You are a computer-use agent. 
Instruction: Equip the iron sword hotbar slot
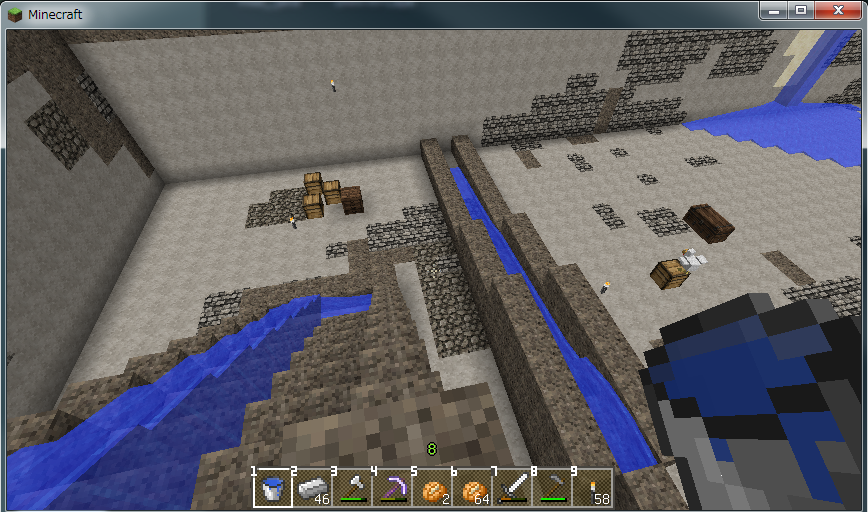coord(512,488)
